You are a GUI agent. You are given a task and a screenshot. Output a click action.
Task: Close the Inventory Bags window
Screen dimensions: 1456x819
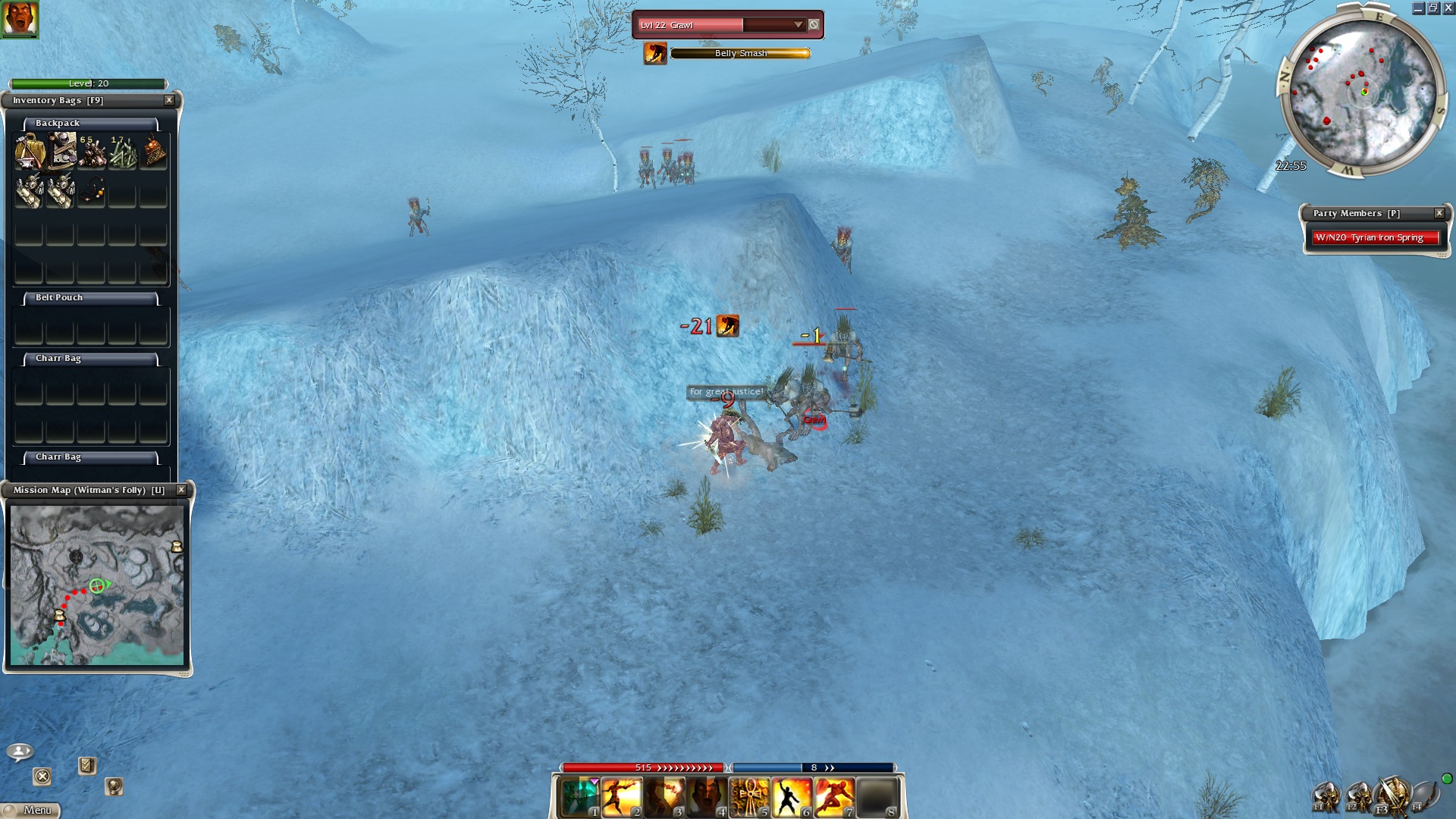[x=169, y=100]
